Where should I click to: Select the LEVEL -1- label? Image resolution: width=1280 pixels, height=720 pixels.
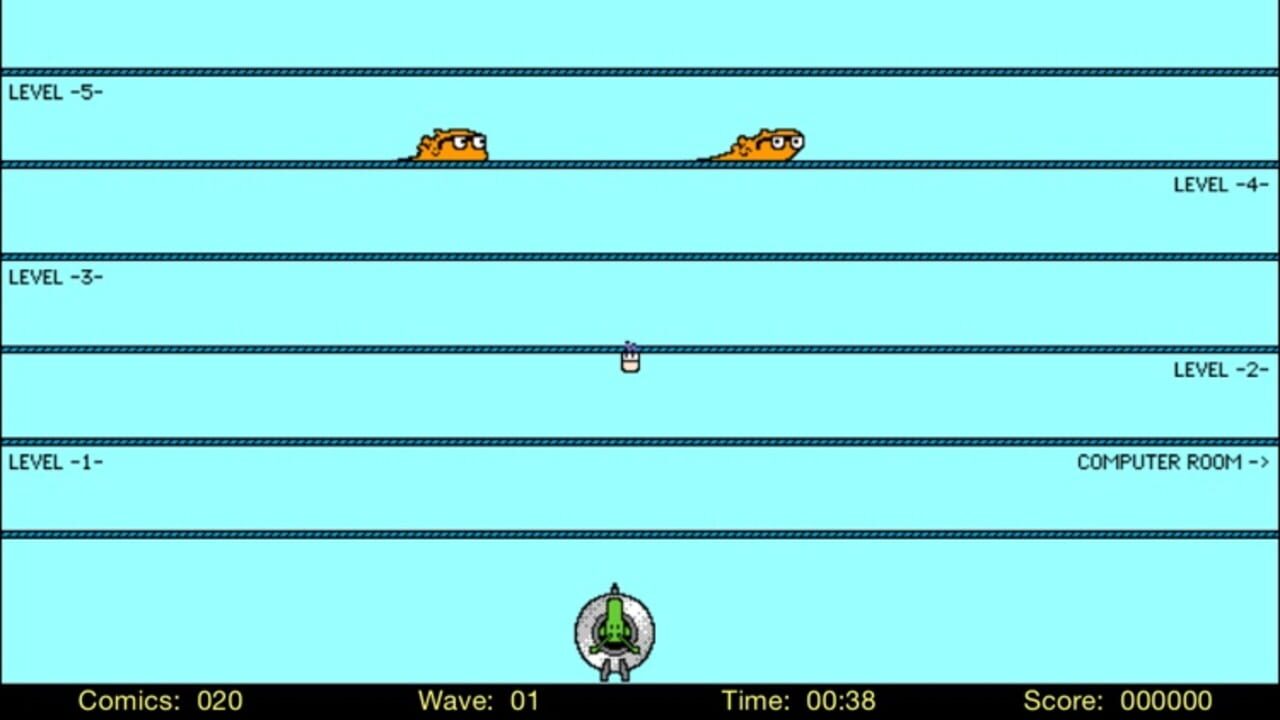coord(55,461)
